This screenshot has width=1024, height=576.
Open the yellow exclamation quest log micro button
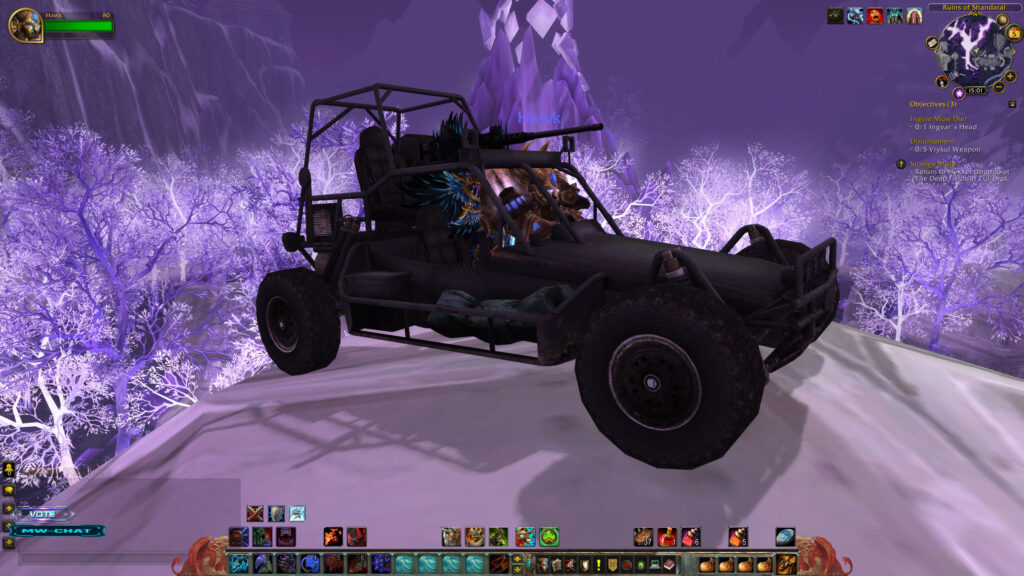(x=598, y=564)
